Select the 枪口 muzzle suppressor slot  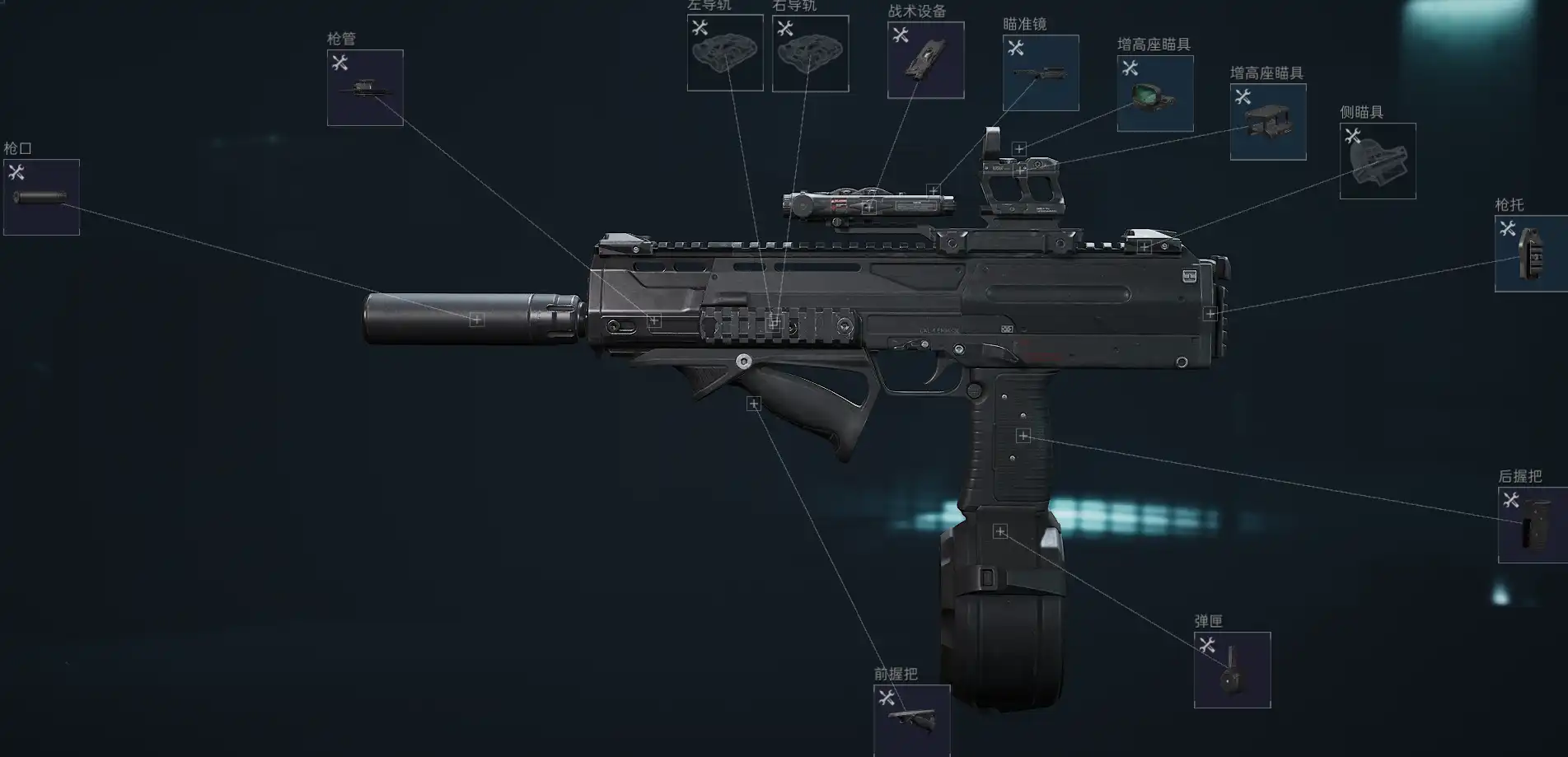(41, 197)
